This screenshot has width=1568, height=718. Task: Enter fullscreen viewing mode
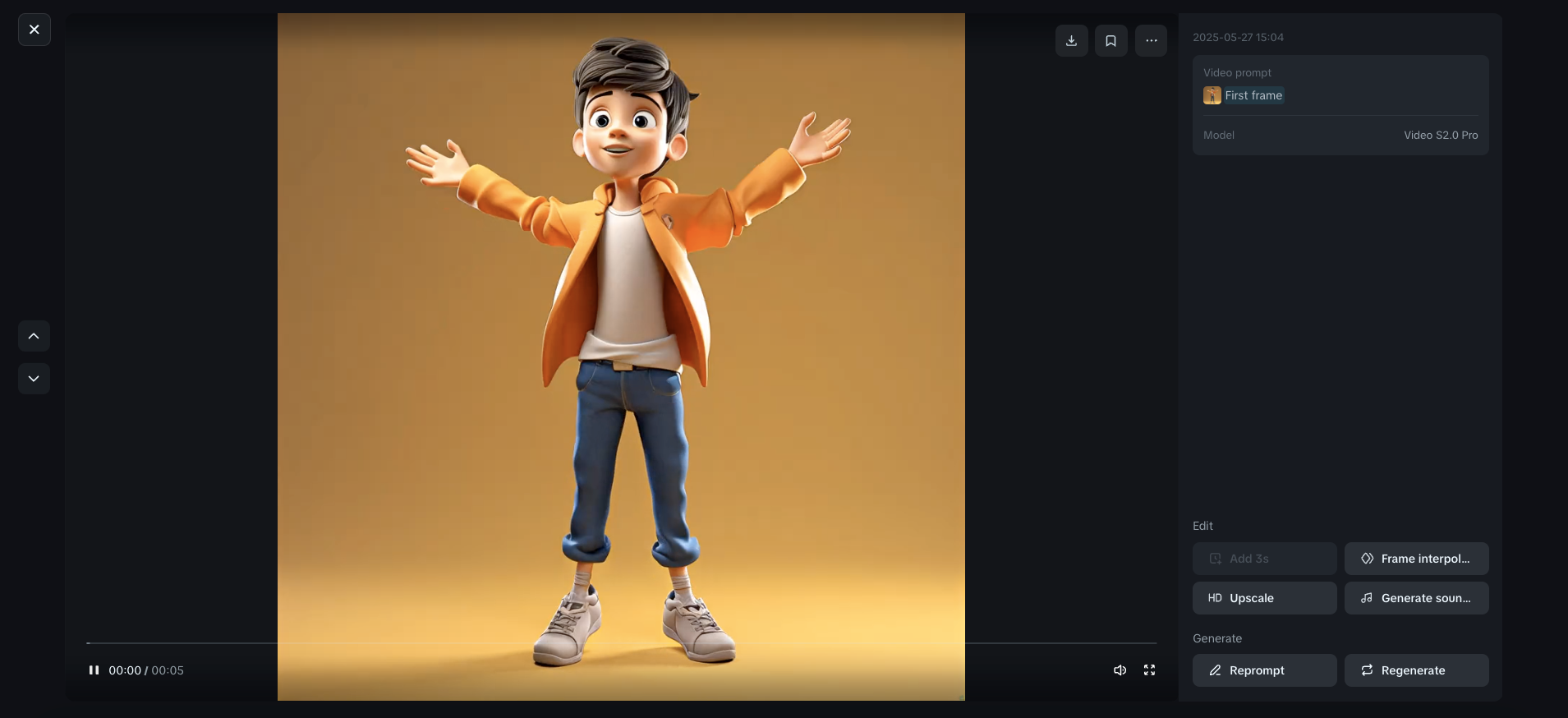pos(1148,670)
